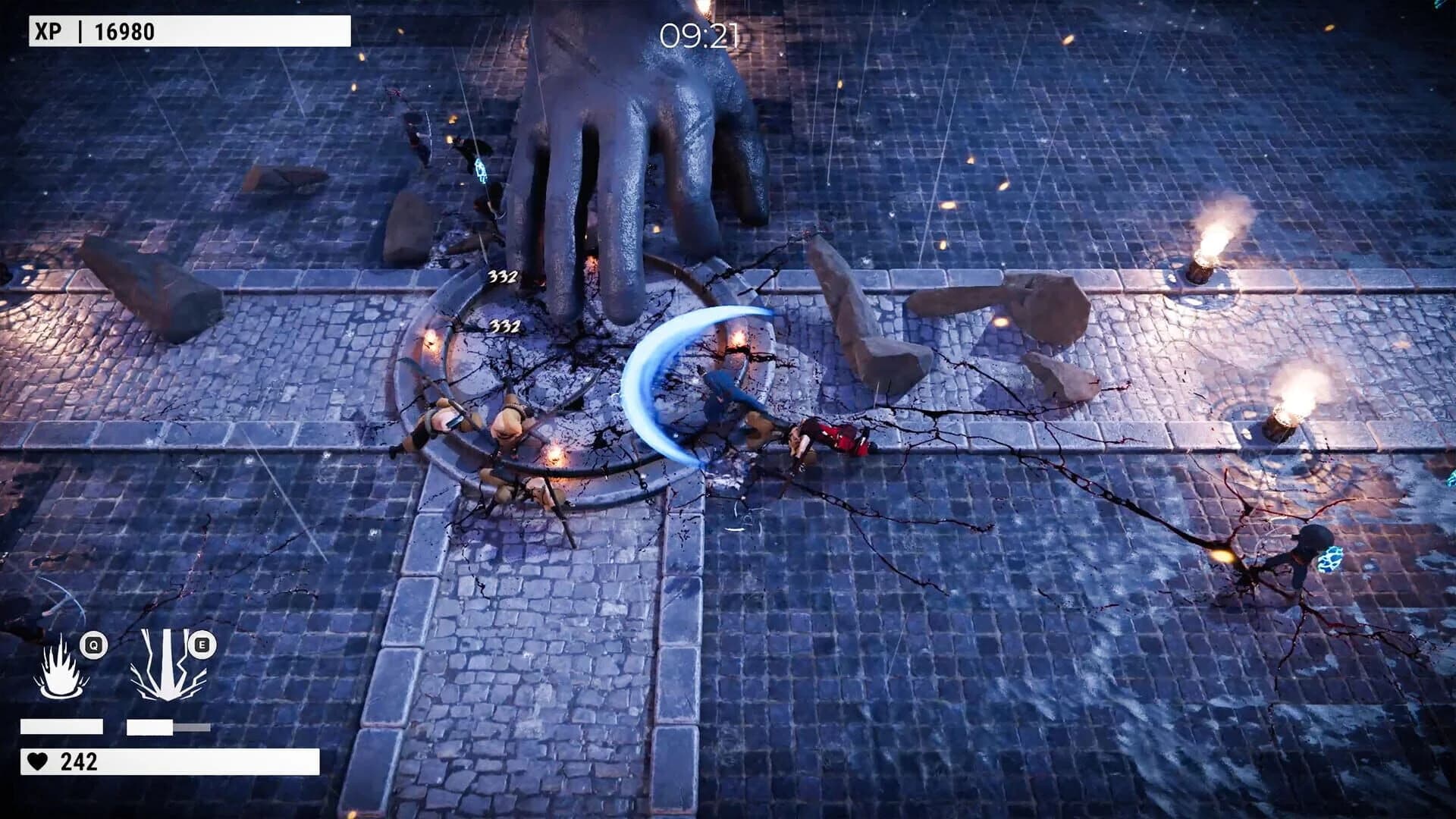Click the E keybind badge
Image resolution: width=1456 pixels, height=819 pixels.
point(201,644)
